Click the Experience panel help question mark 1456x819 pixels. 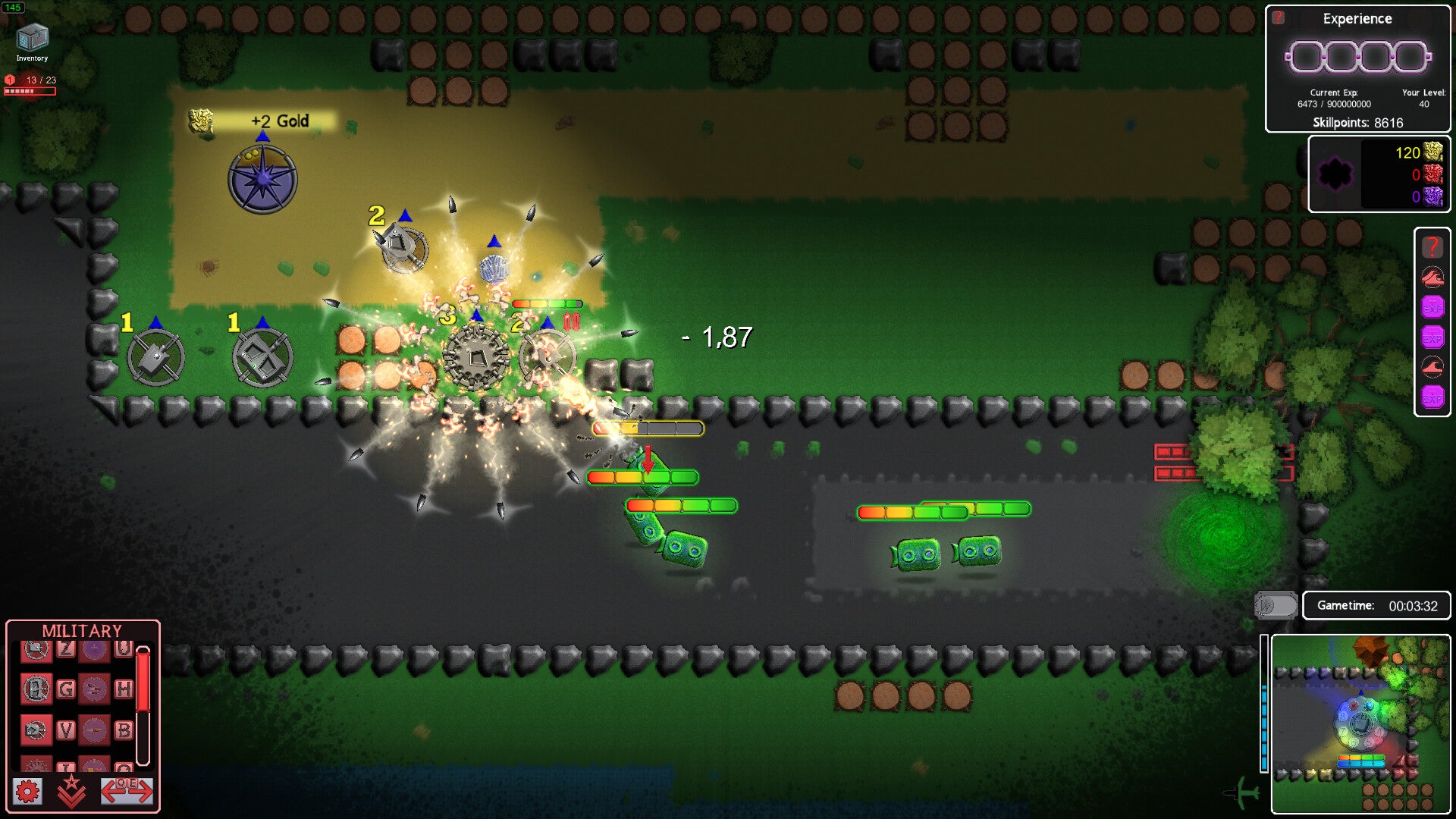[1279, 17]
